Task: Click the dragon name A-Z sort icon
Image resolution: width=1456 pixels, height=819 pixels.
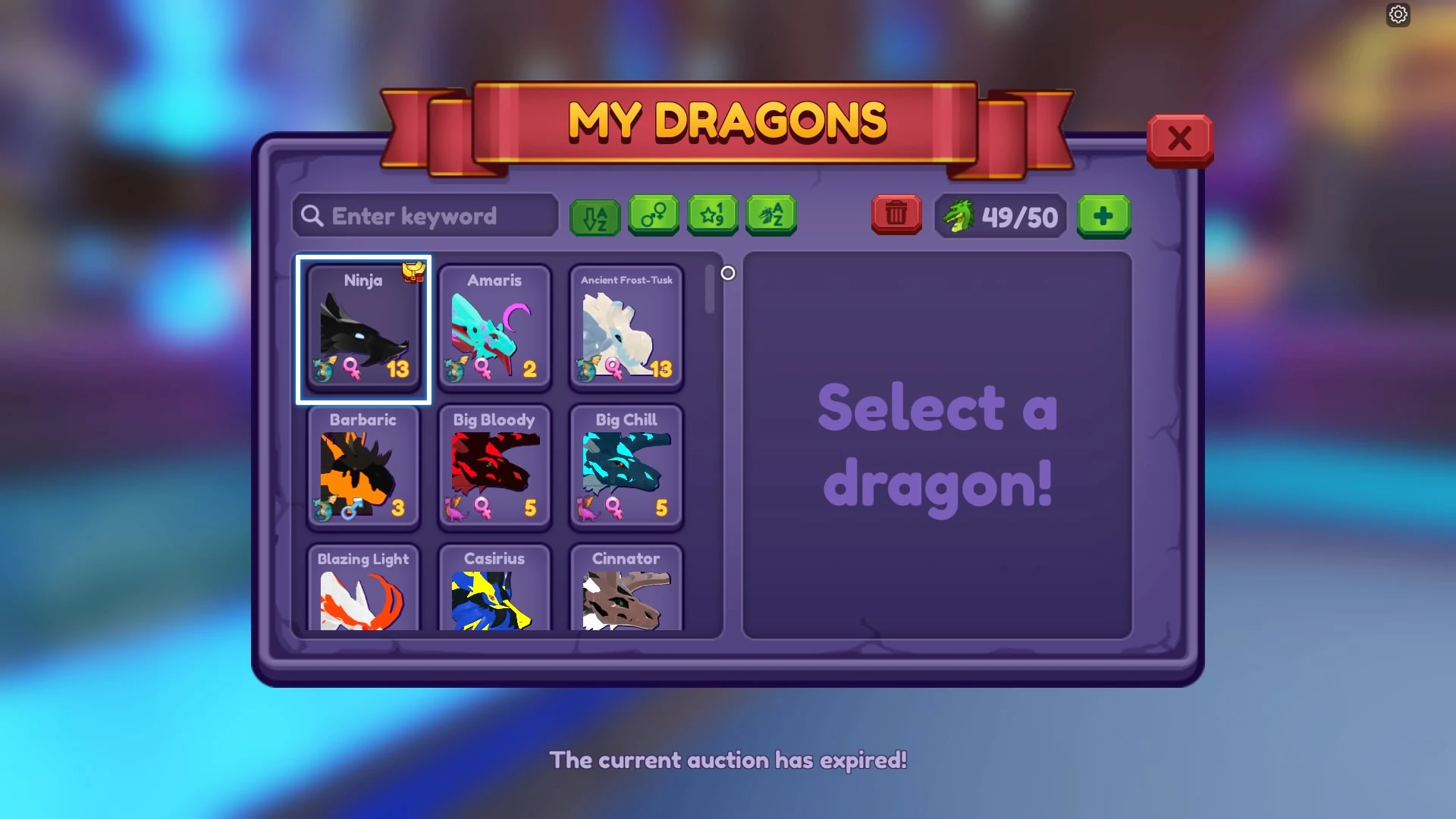Action: click(x=770, y=216)
